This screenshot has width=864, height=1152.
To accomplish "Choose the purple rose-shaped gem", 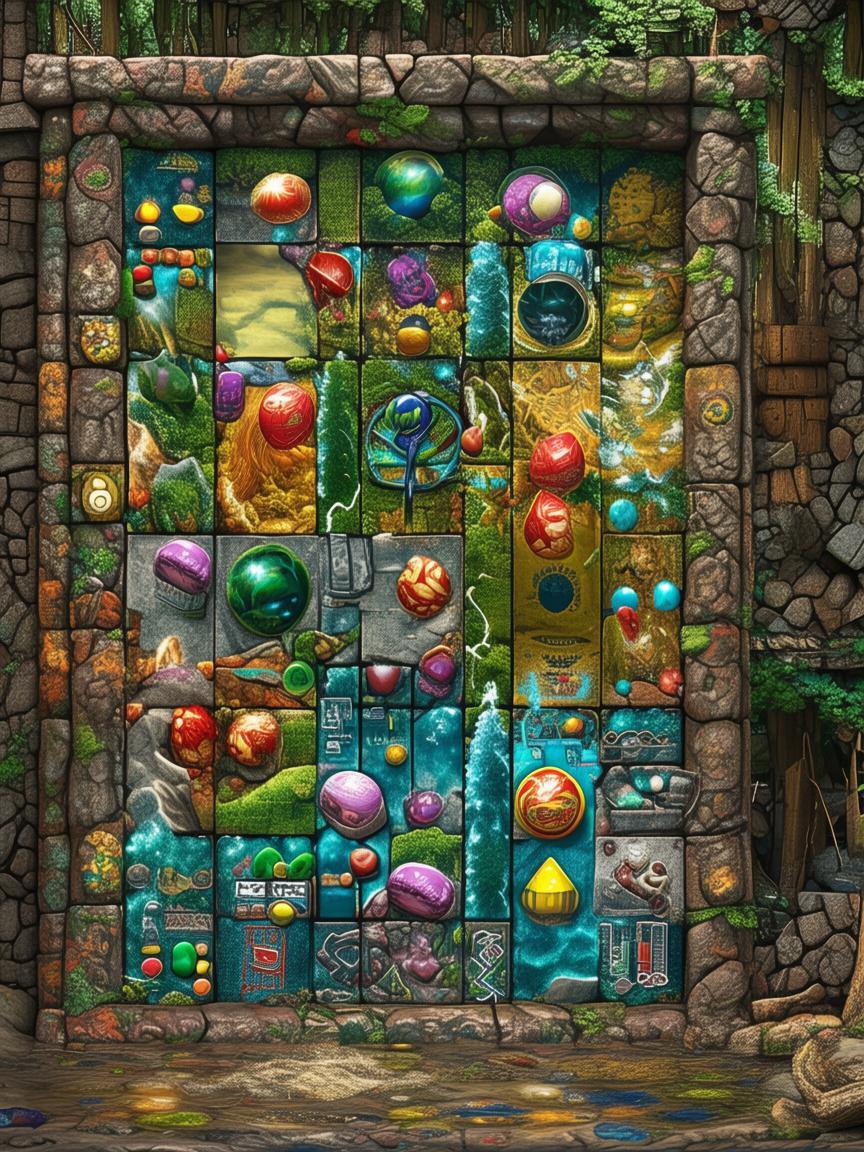I will pyautogui.click(x=411, y=281).
